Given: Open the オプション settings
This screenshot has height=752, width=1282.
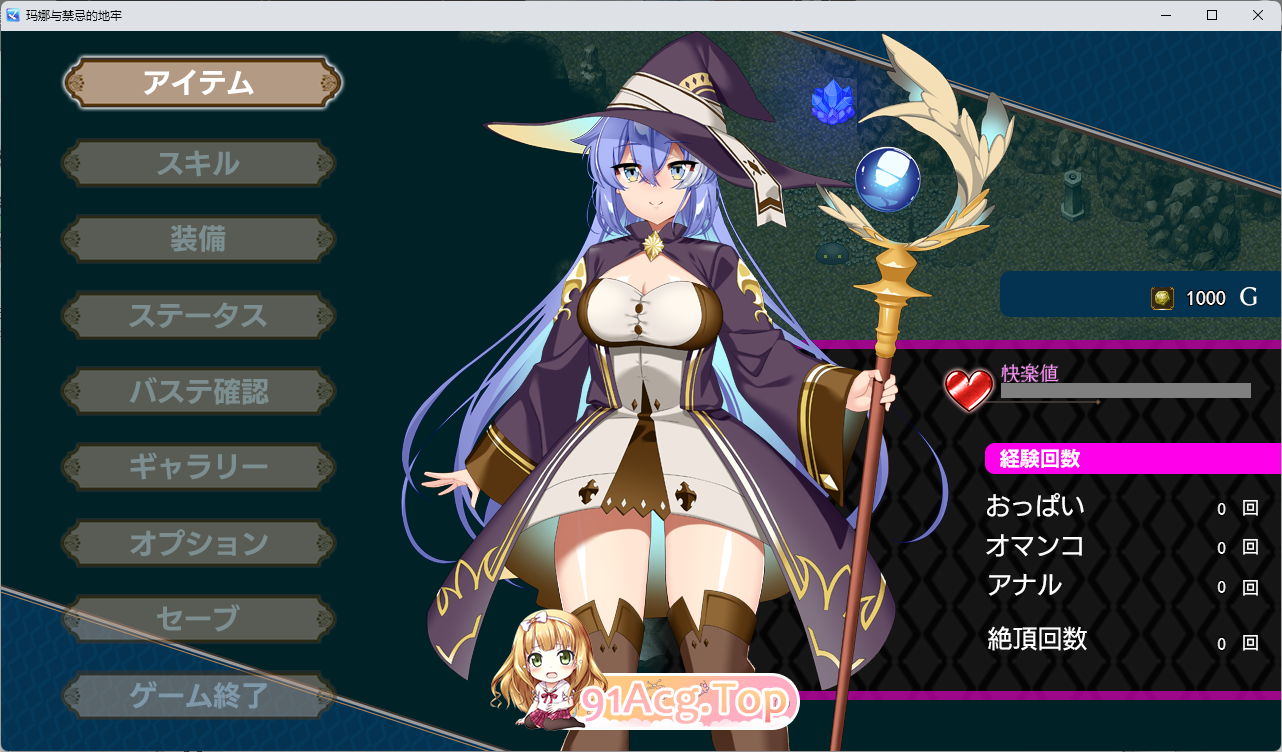Looking at the screenshot, I should point(198,543).
